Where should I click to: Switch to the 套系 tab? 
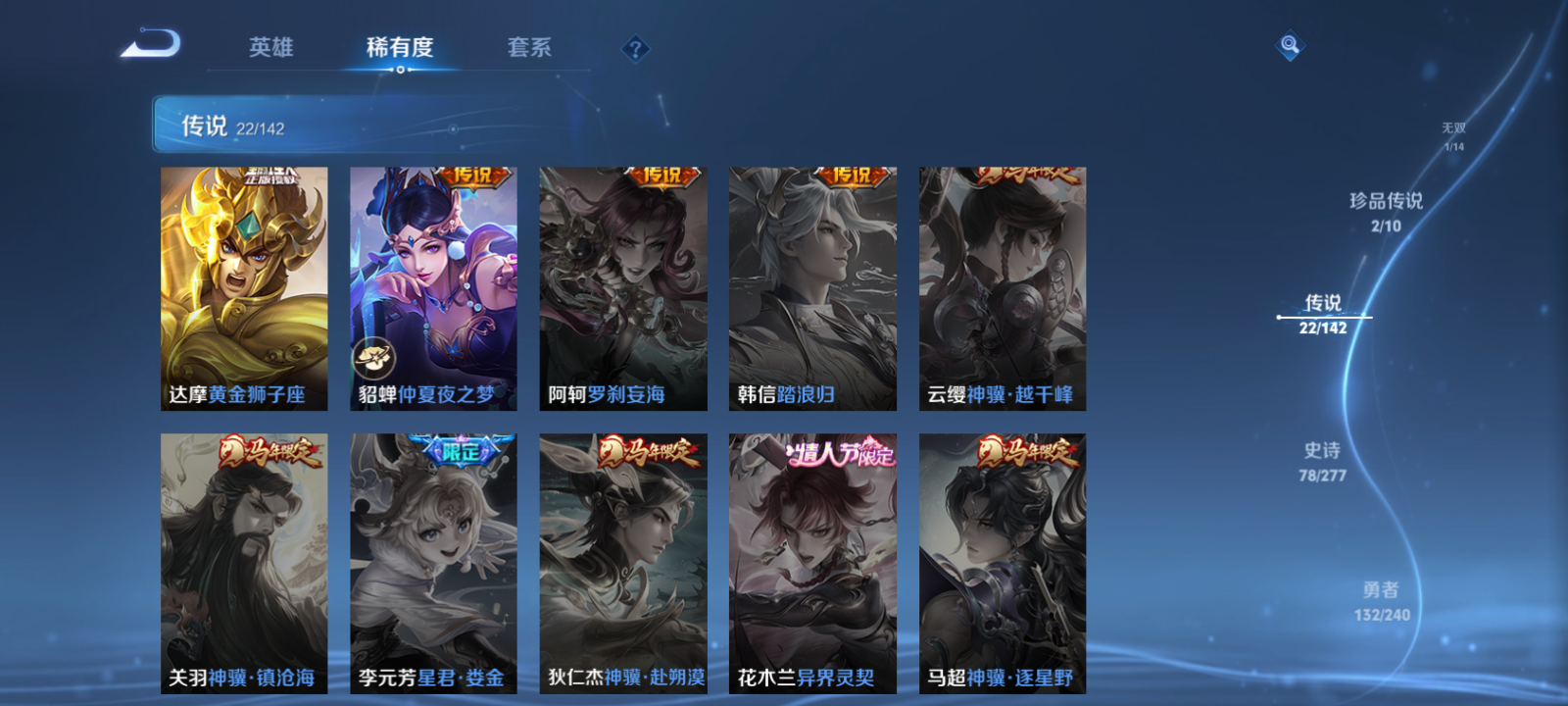point(530,46)
